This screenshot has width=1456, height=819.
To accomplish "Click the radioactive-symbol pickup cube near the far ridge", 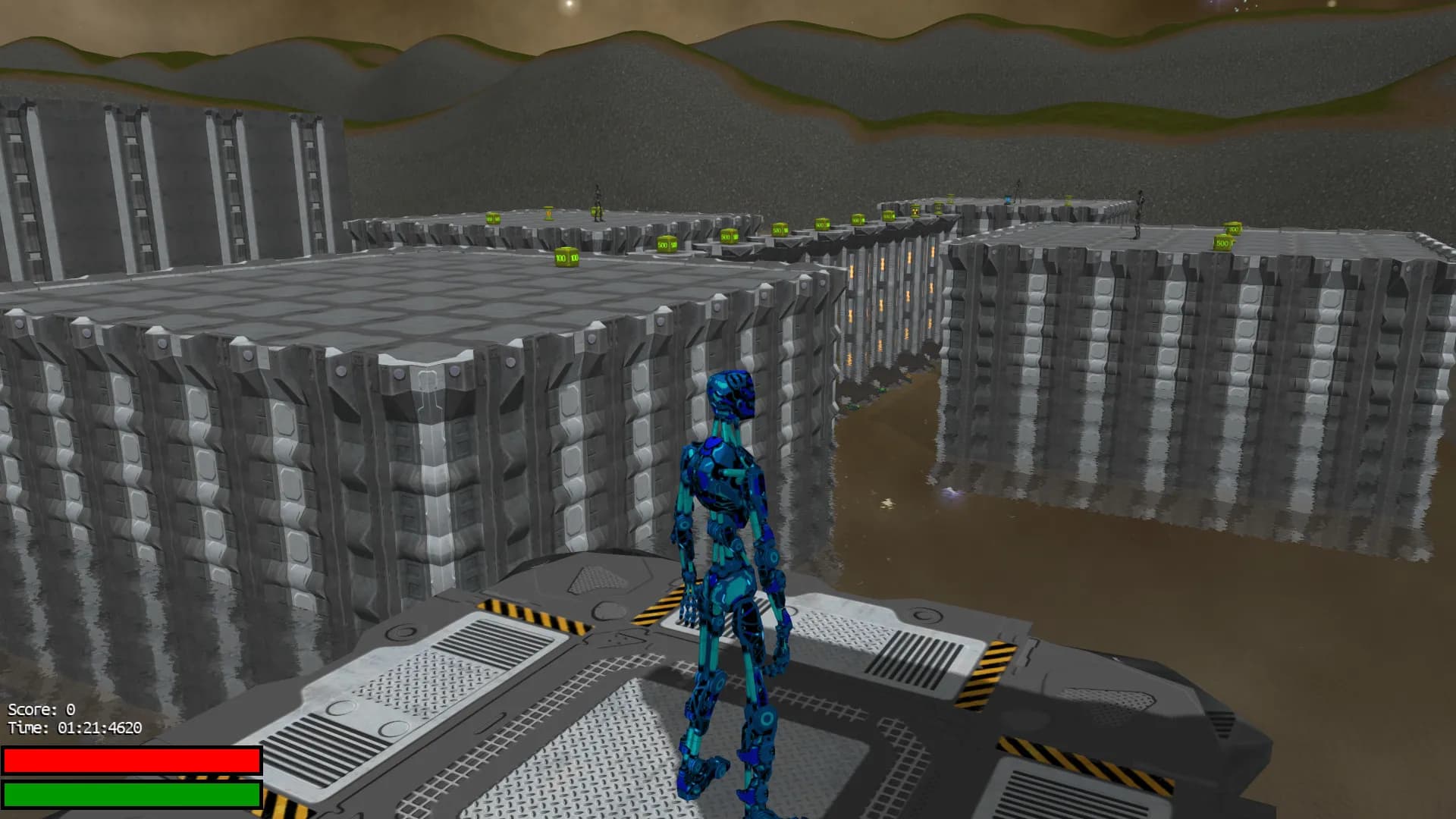I will (915, 212).
